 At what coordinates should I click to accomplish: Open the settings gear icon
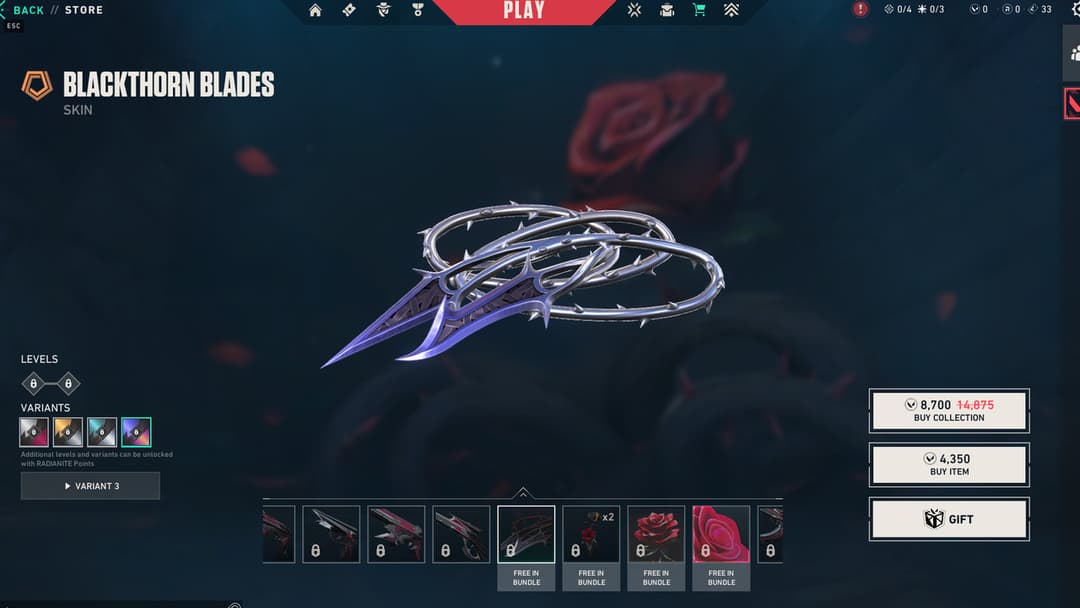tap(1070, 9)
